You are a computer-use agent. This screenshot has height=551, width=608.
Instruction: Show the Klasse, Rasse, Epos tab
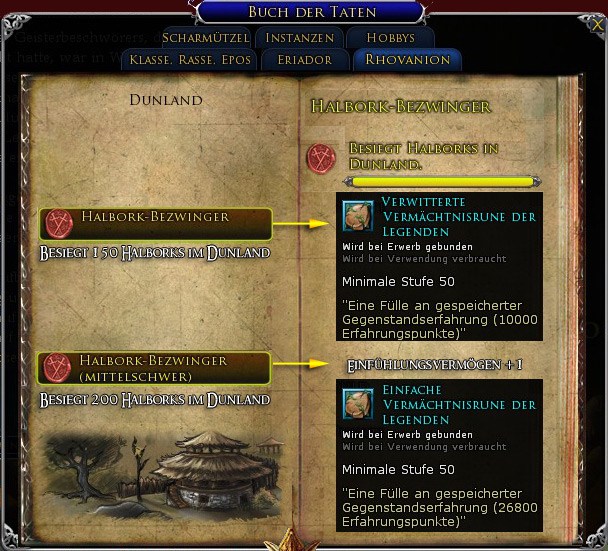[190, 60]
